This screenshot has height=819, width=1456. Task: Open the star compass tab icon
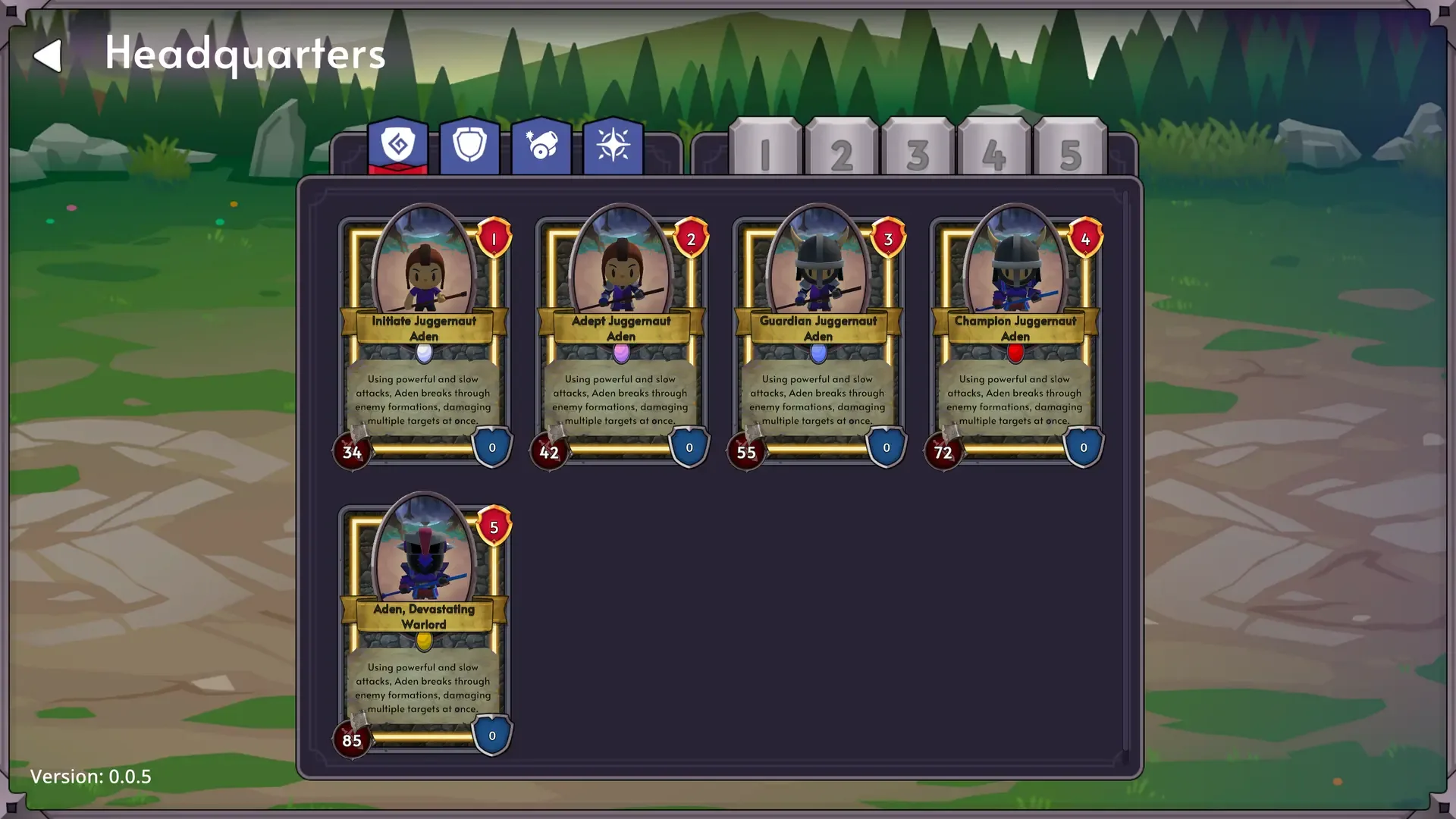coord(612,146)
